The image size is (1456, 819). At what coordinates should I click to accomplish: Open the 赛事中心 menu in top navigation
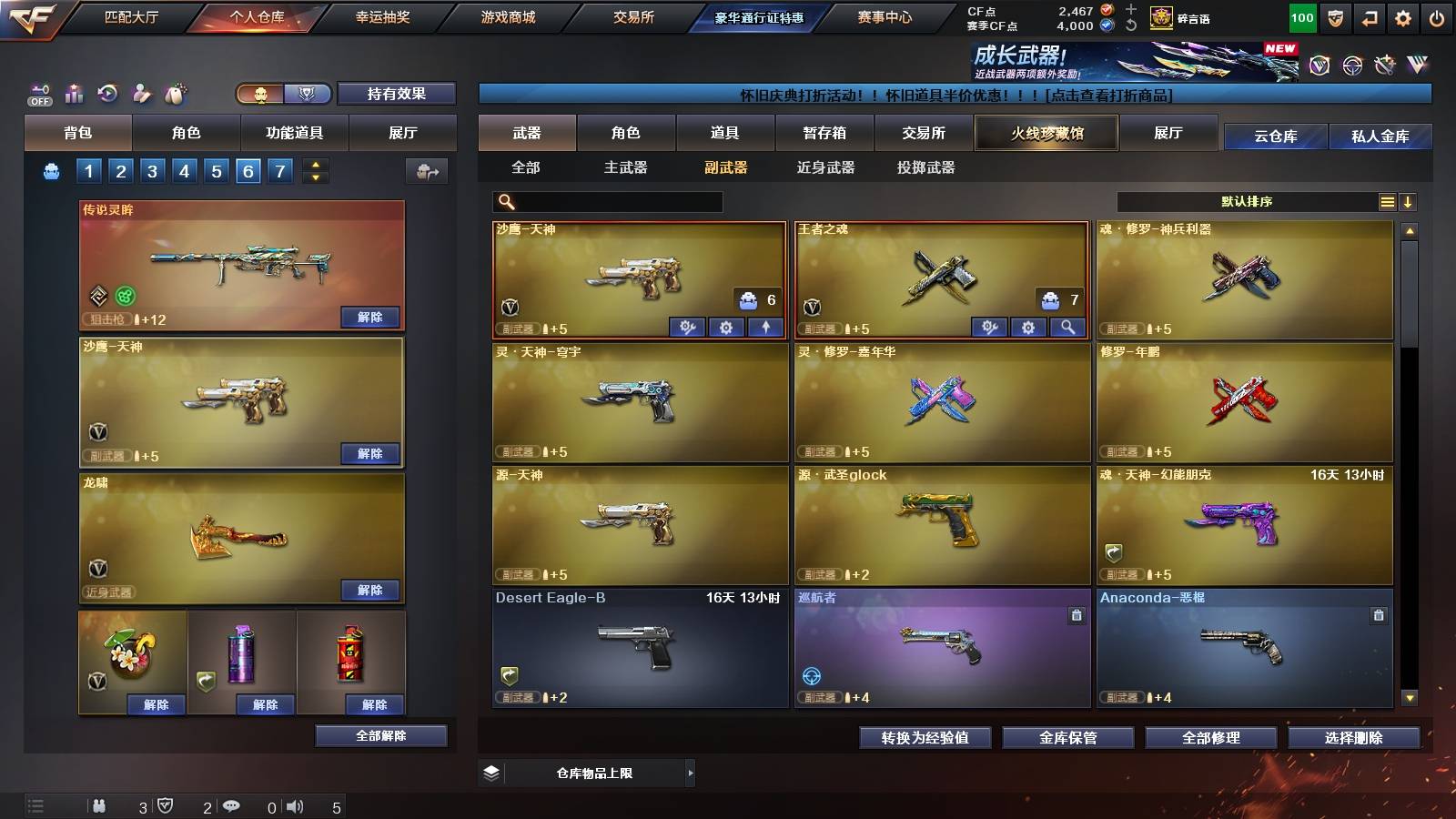pos(885,15)
